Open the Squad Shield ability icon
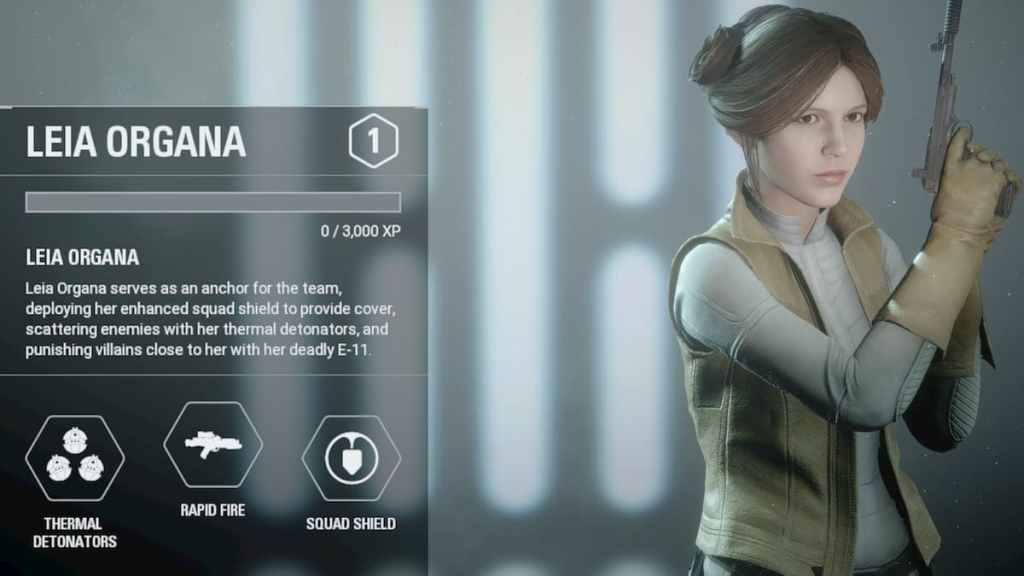 click(x=351, y=458)
